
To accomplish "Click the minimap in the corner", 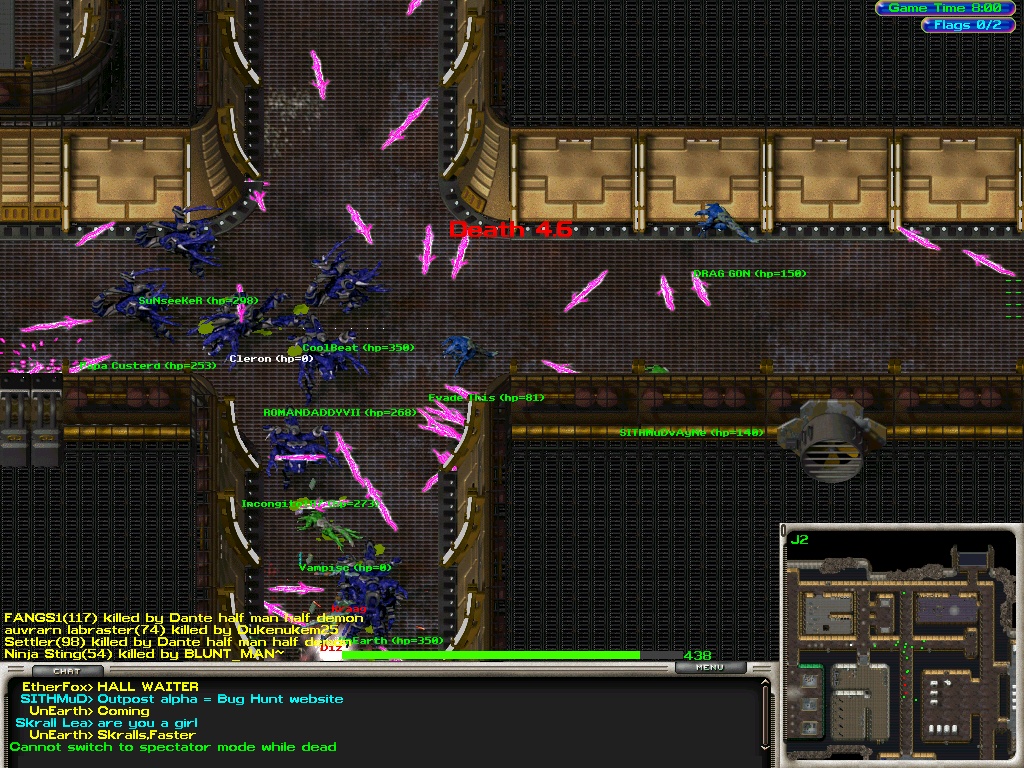I will coord(899,645).
